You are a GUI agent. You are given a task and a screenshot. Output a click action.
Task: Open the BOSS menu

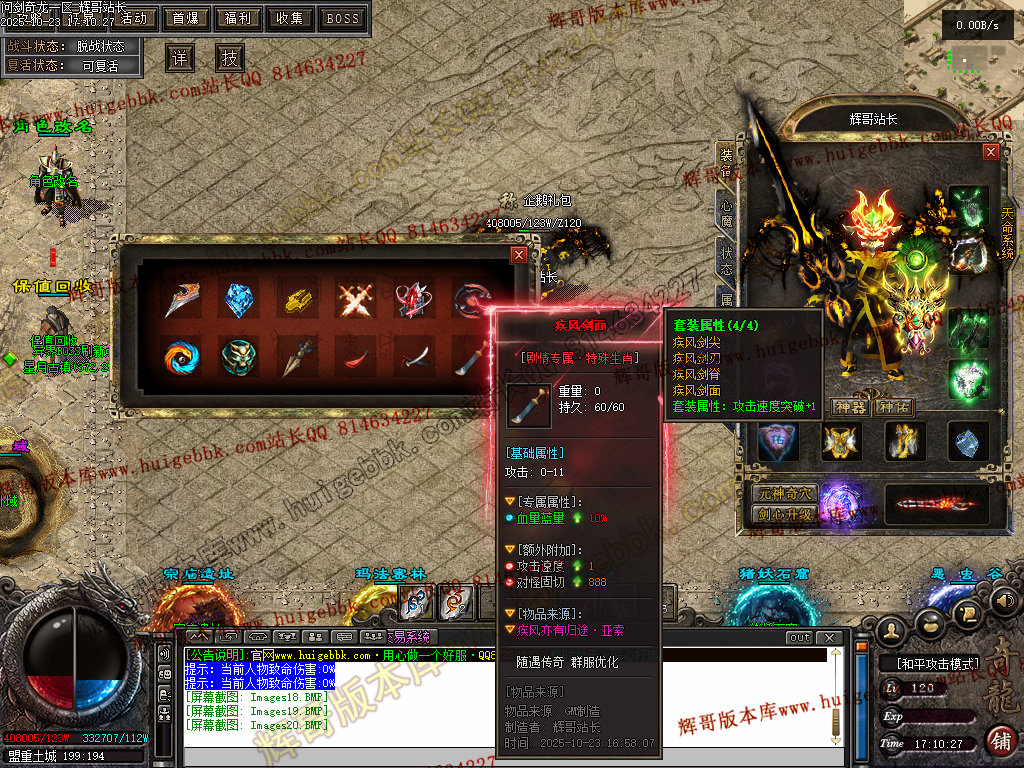coord(343,18)
